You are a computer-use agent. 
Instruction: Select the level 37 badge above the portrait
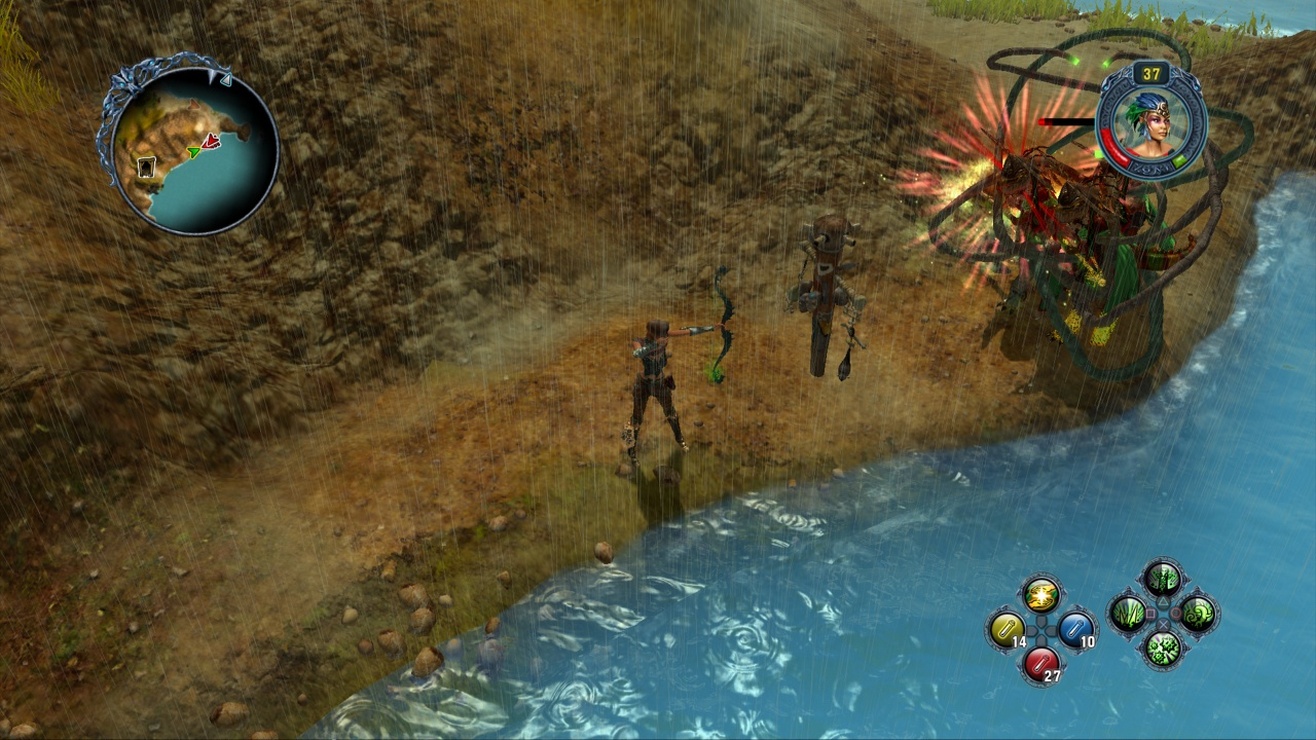[x=1152, y=74]
